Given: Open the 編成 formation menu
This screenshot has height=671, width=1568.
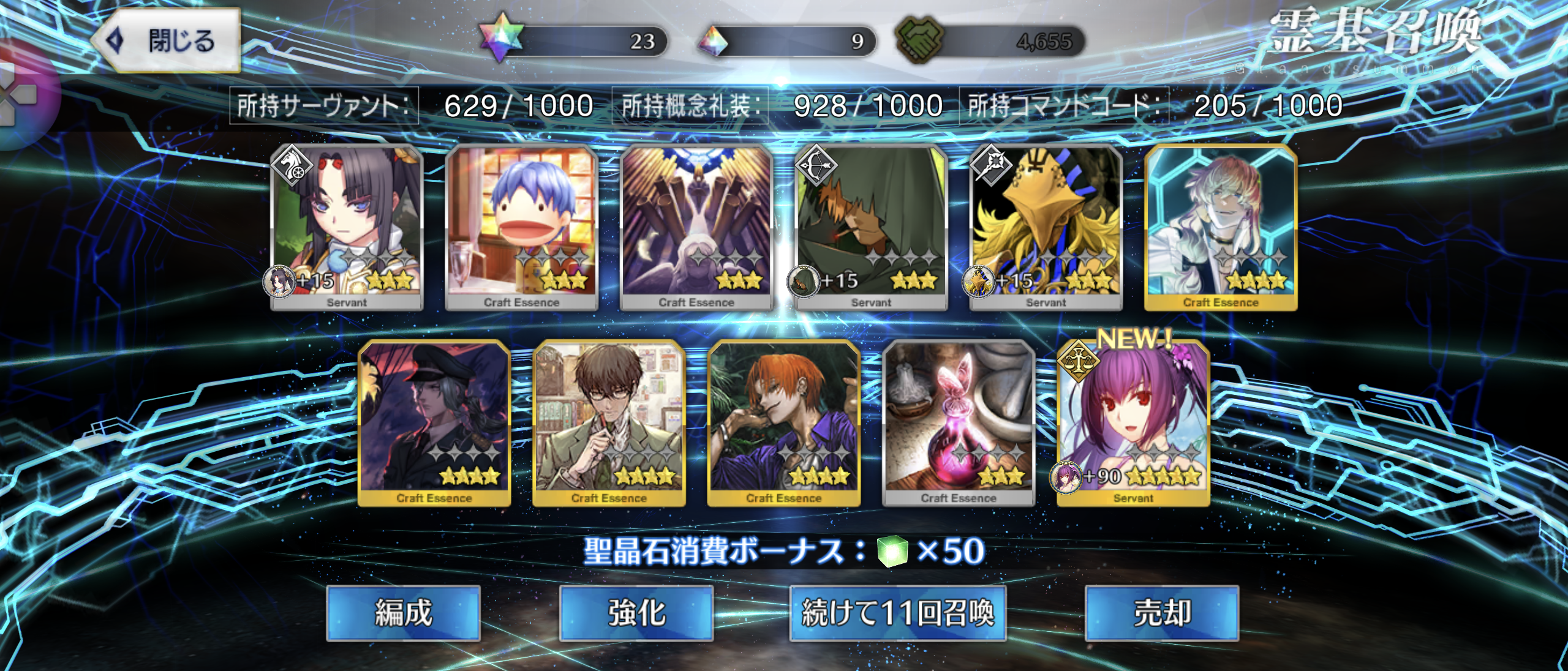Looking at the screenshot, I should pos(403,613).
